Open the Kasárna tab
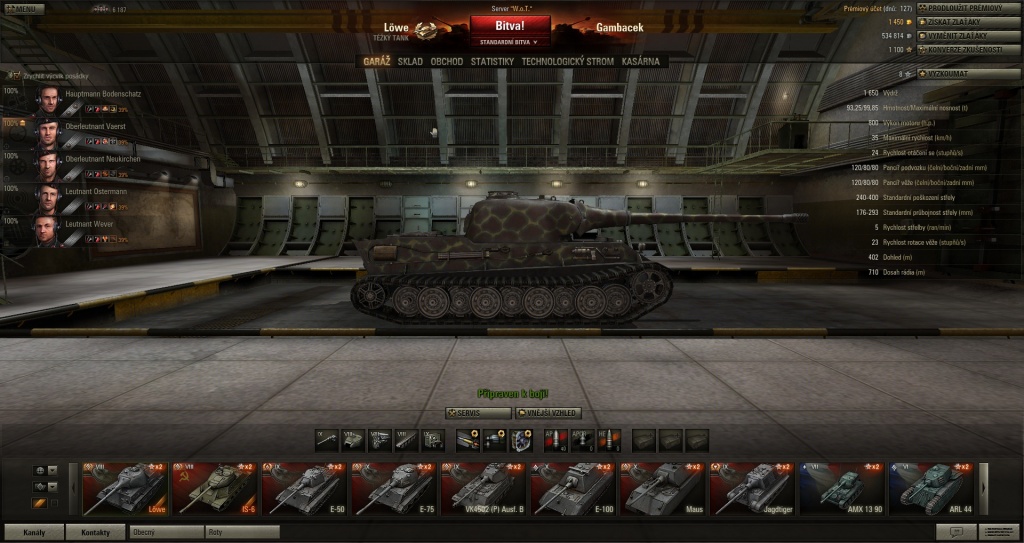 click(x=641, y=62)
